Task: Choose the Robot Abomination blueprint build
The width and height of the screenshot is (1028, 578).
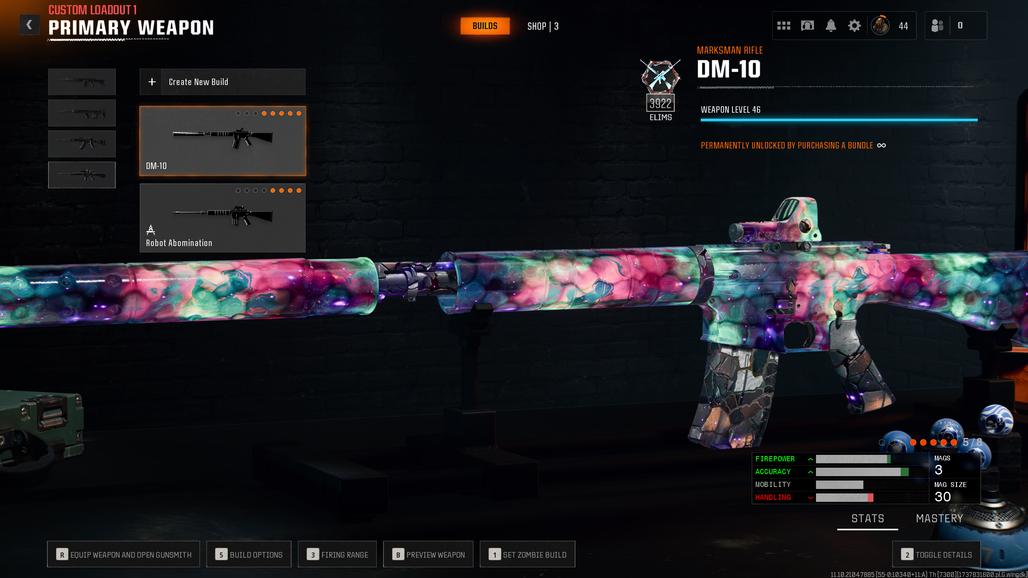Action: [x=222, y=217]
